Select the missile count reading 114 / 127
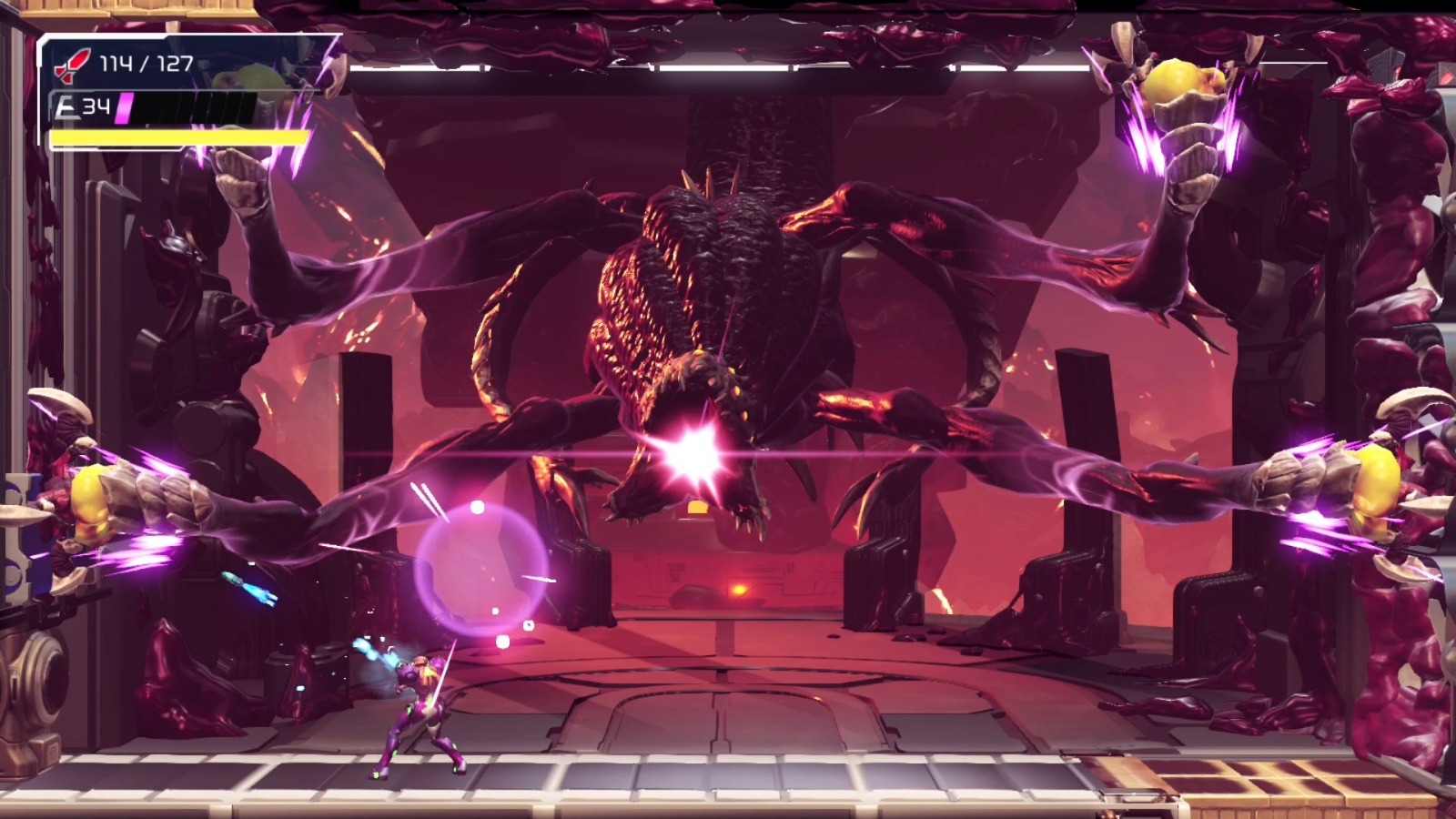The image size is (1456, 819). pyautogui.click(x=146, y=62)
